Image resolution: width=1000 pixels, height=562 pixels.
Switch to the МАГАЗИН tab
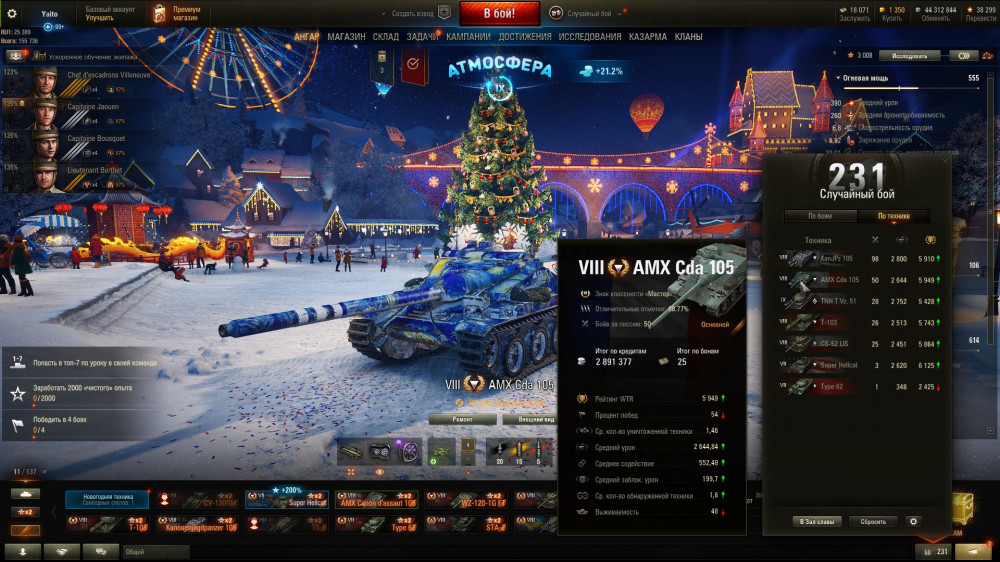tap(346, 37)
